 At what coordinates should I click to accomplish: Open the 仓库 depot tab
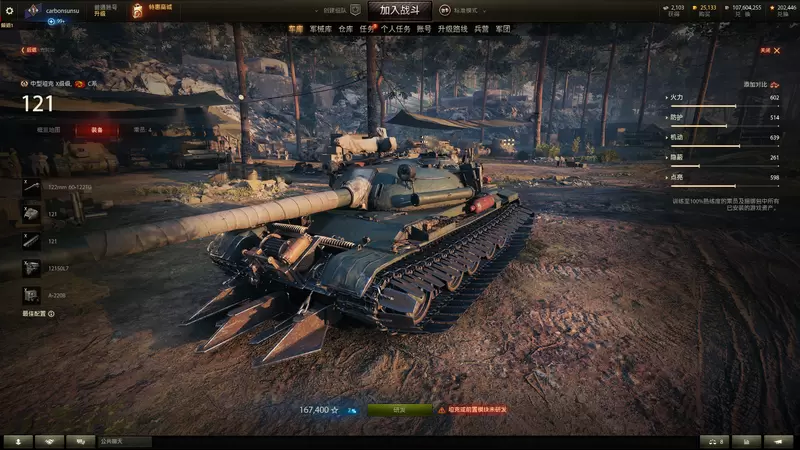tap(345, 29)
